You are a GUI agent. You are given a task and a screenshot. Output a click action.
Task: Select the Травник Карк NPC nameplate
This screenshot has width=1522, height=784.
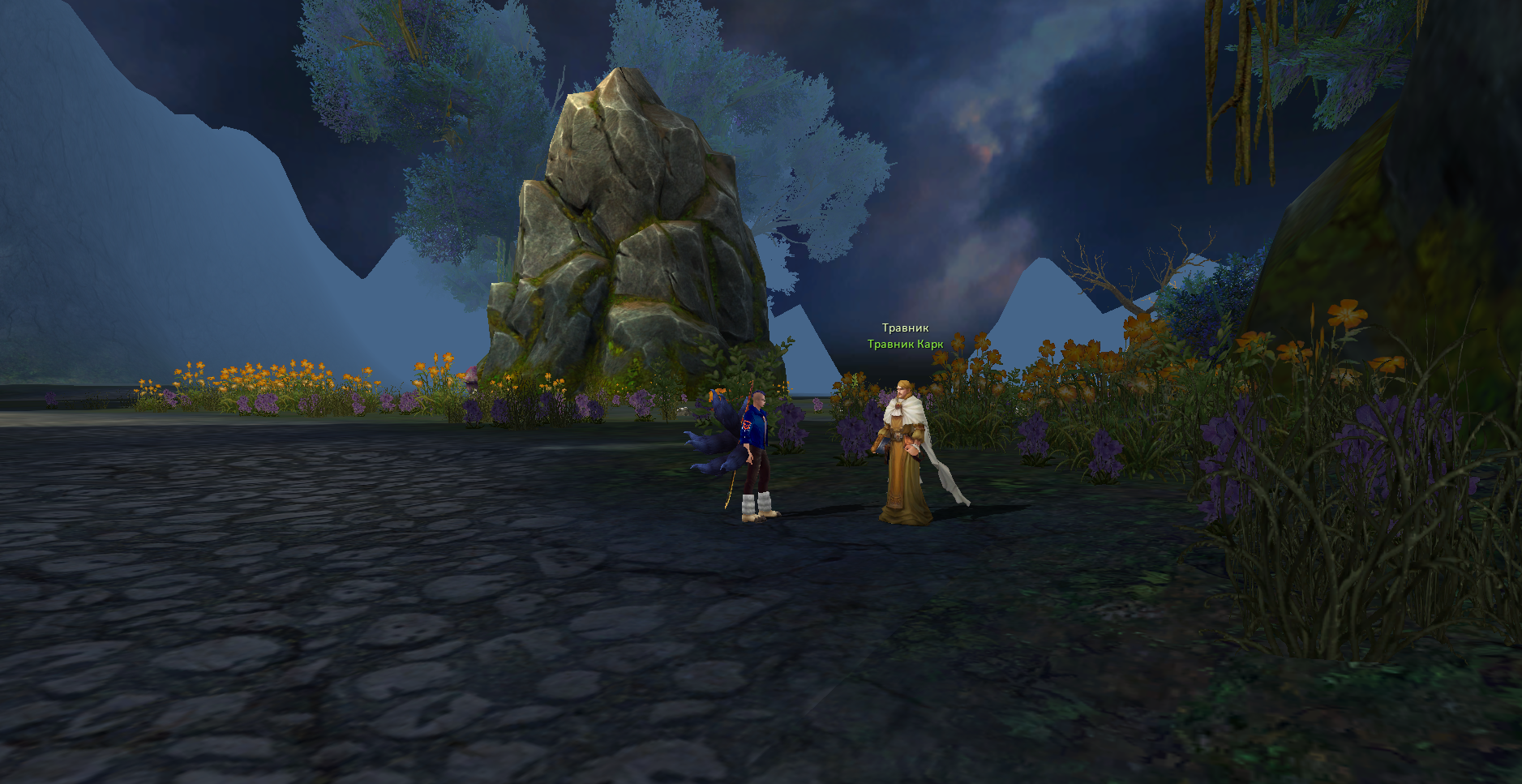click(905, 345)
